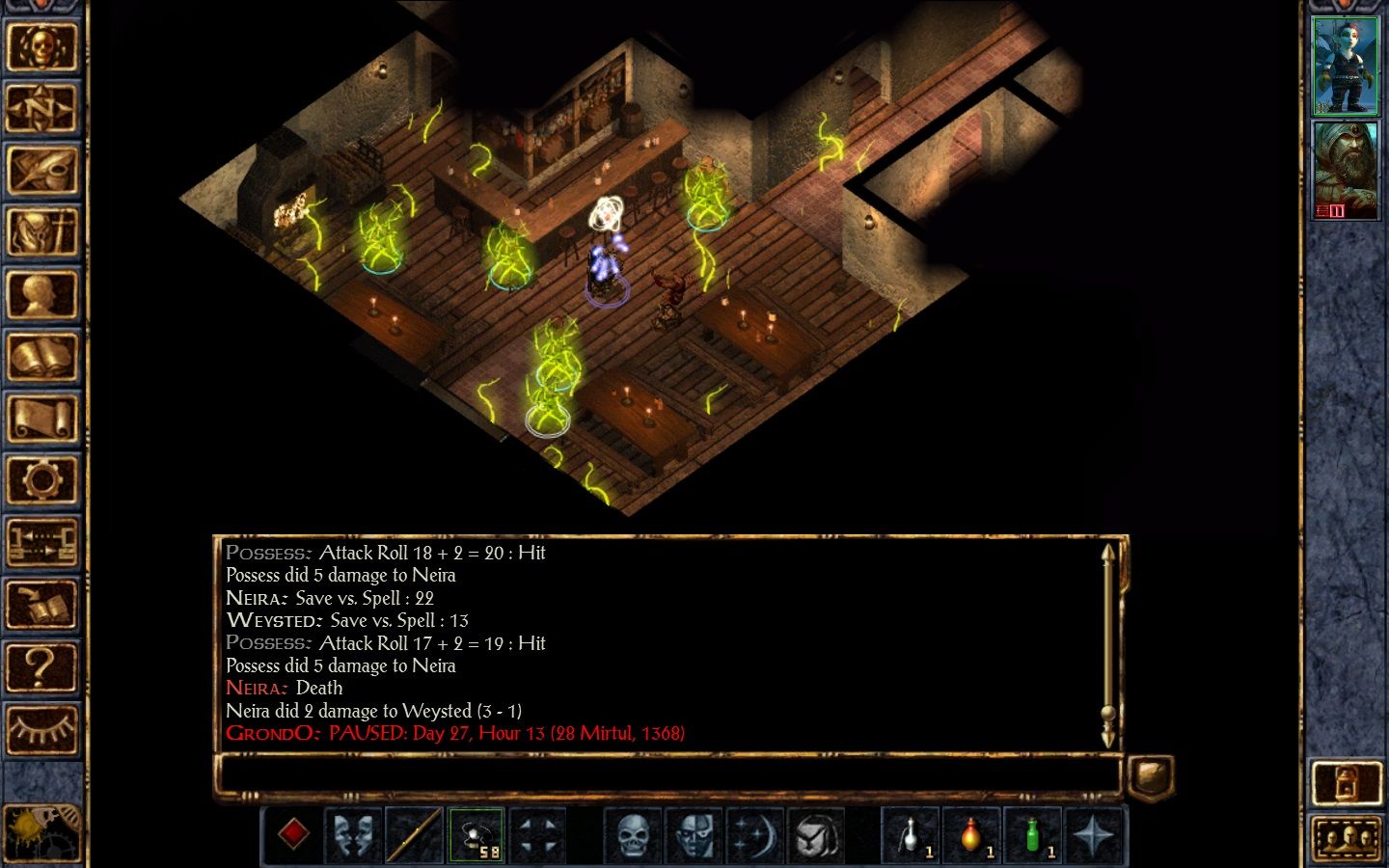1389x868 pixels.
Task: Use the green potion quick item
Action: click(x=1032, y=834)
